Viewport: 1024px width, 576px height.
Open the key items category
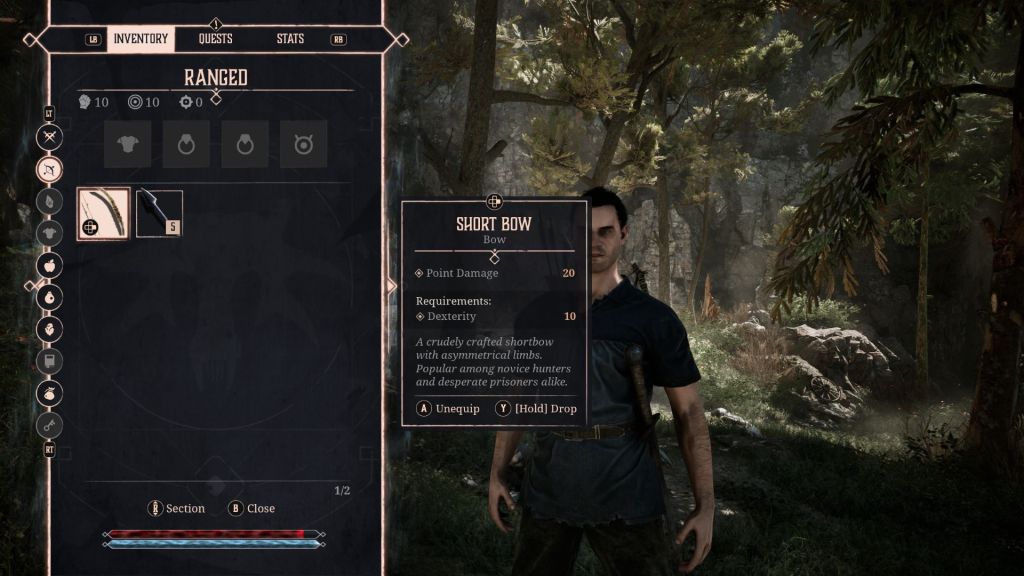coord(49,425)
